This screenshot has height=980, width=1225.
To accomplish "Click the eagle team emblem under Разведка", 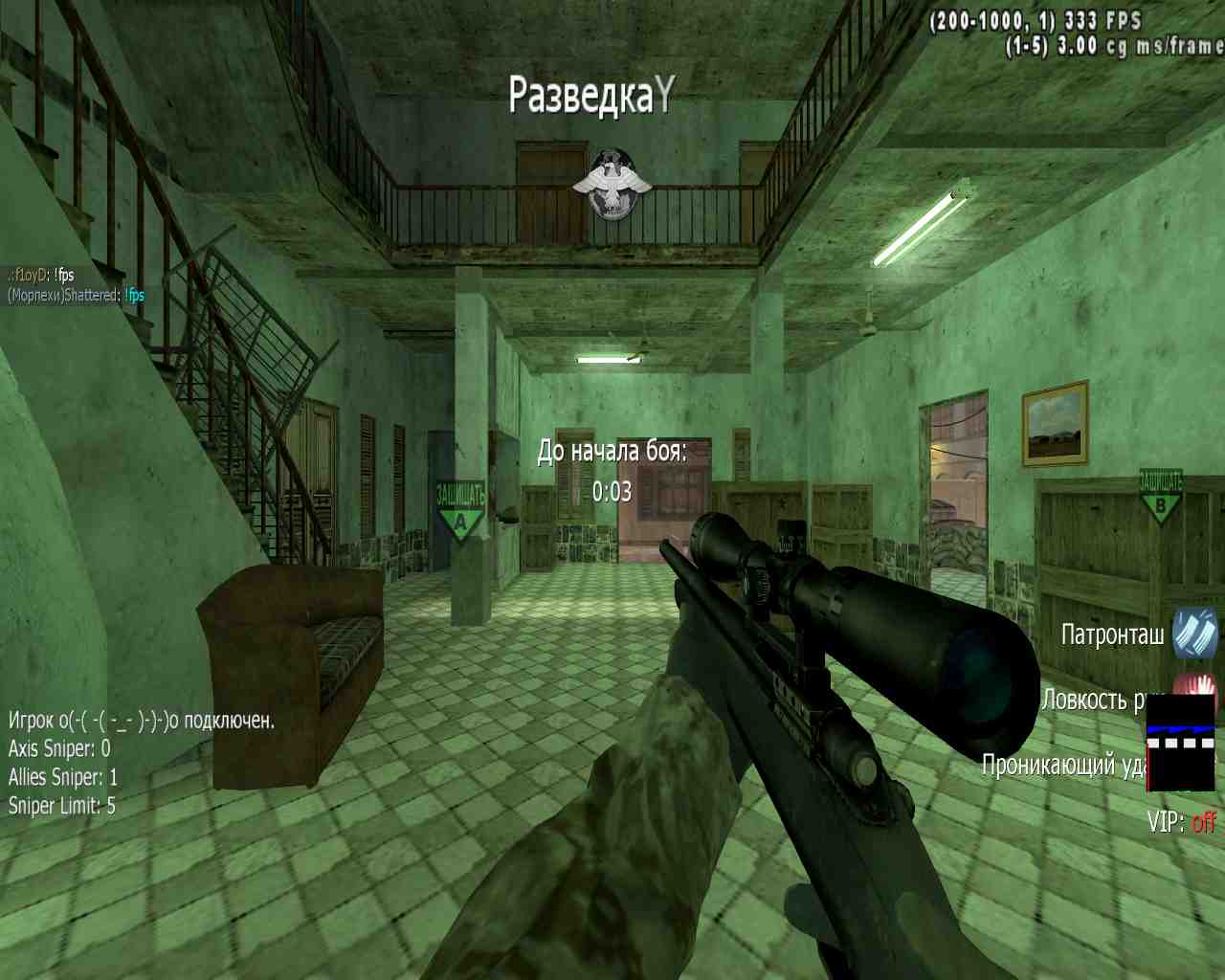I will [612, 185].
